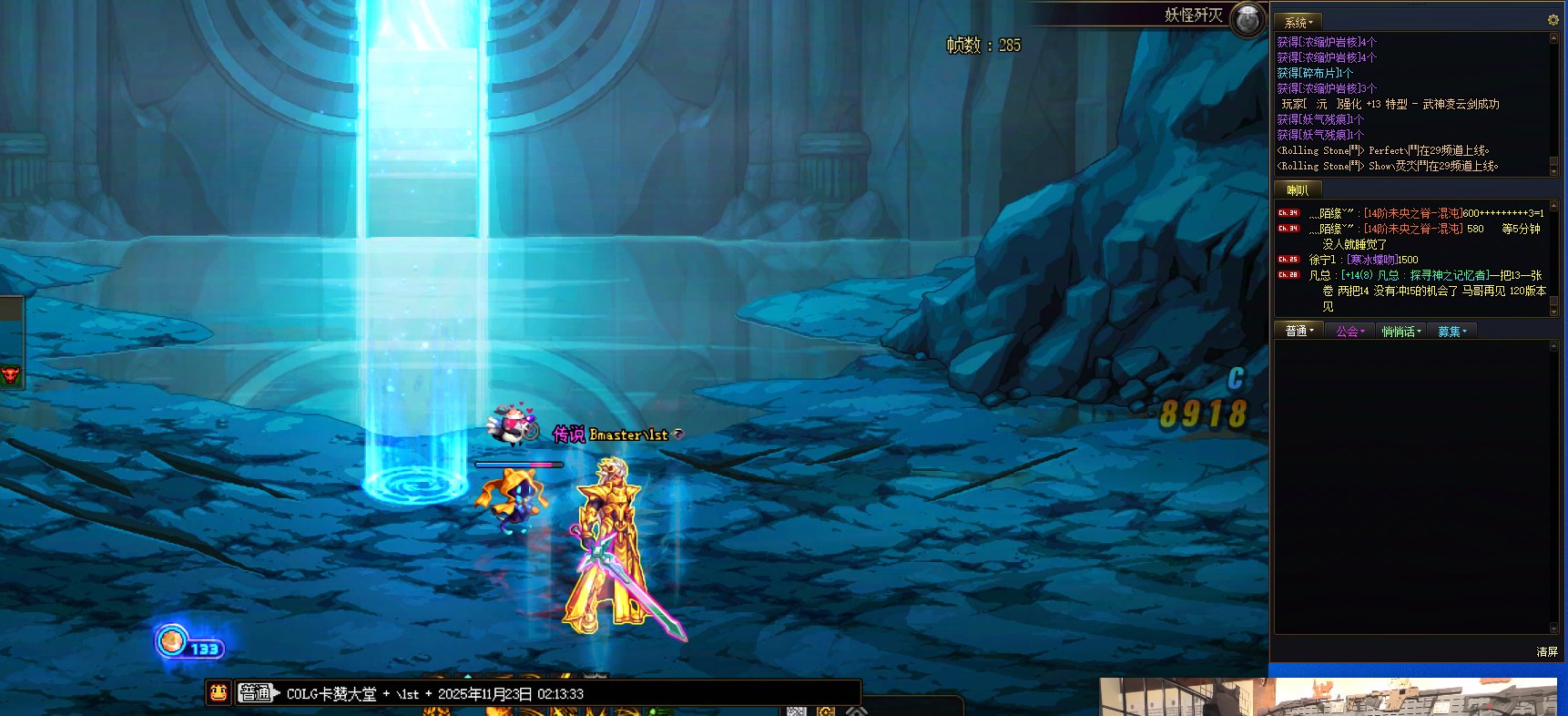The height and width of the screenshot is (716, 1568).
Task: Select the 喇叭 megaphone tab
Action: (1297, 190)
